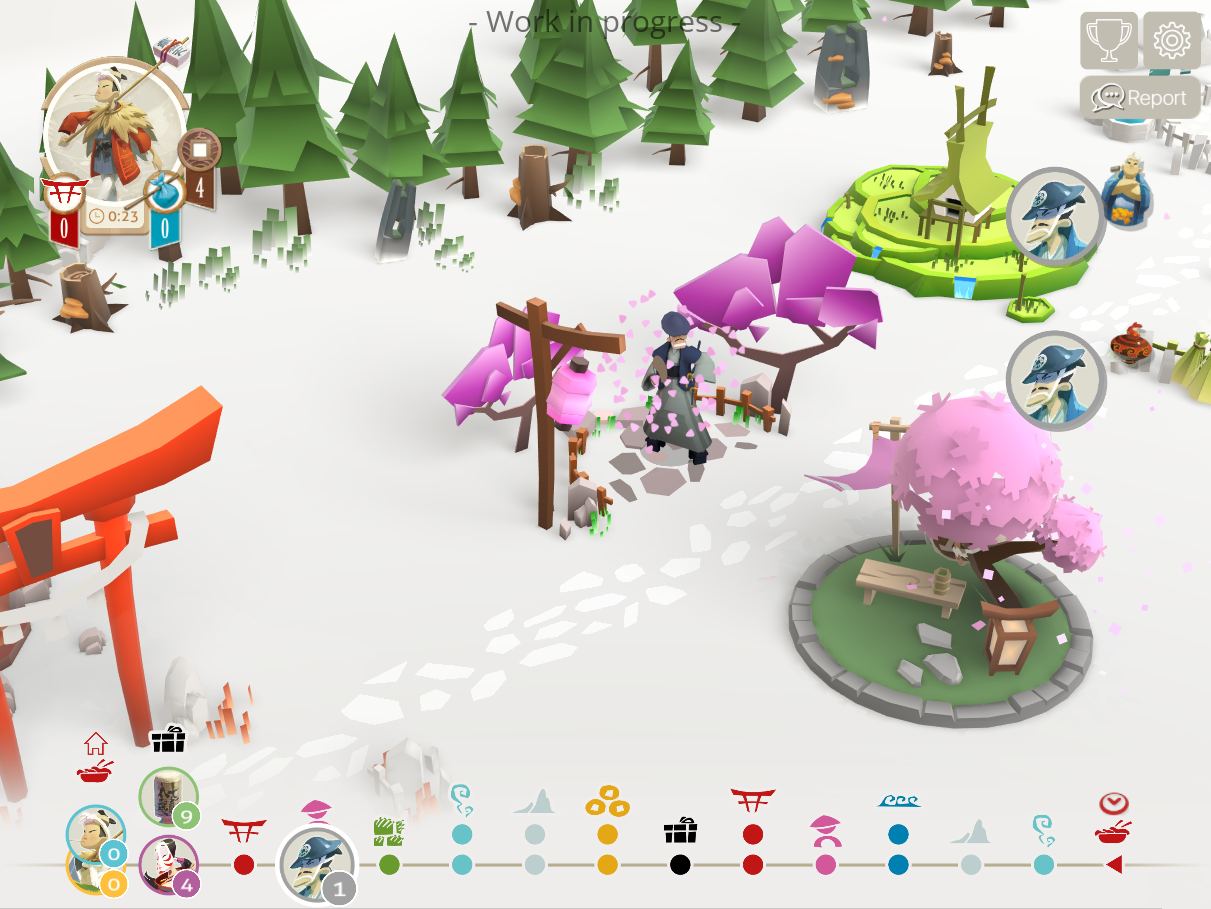Select the player token showing 9

click(166, 798)
